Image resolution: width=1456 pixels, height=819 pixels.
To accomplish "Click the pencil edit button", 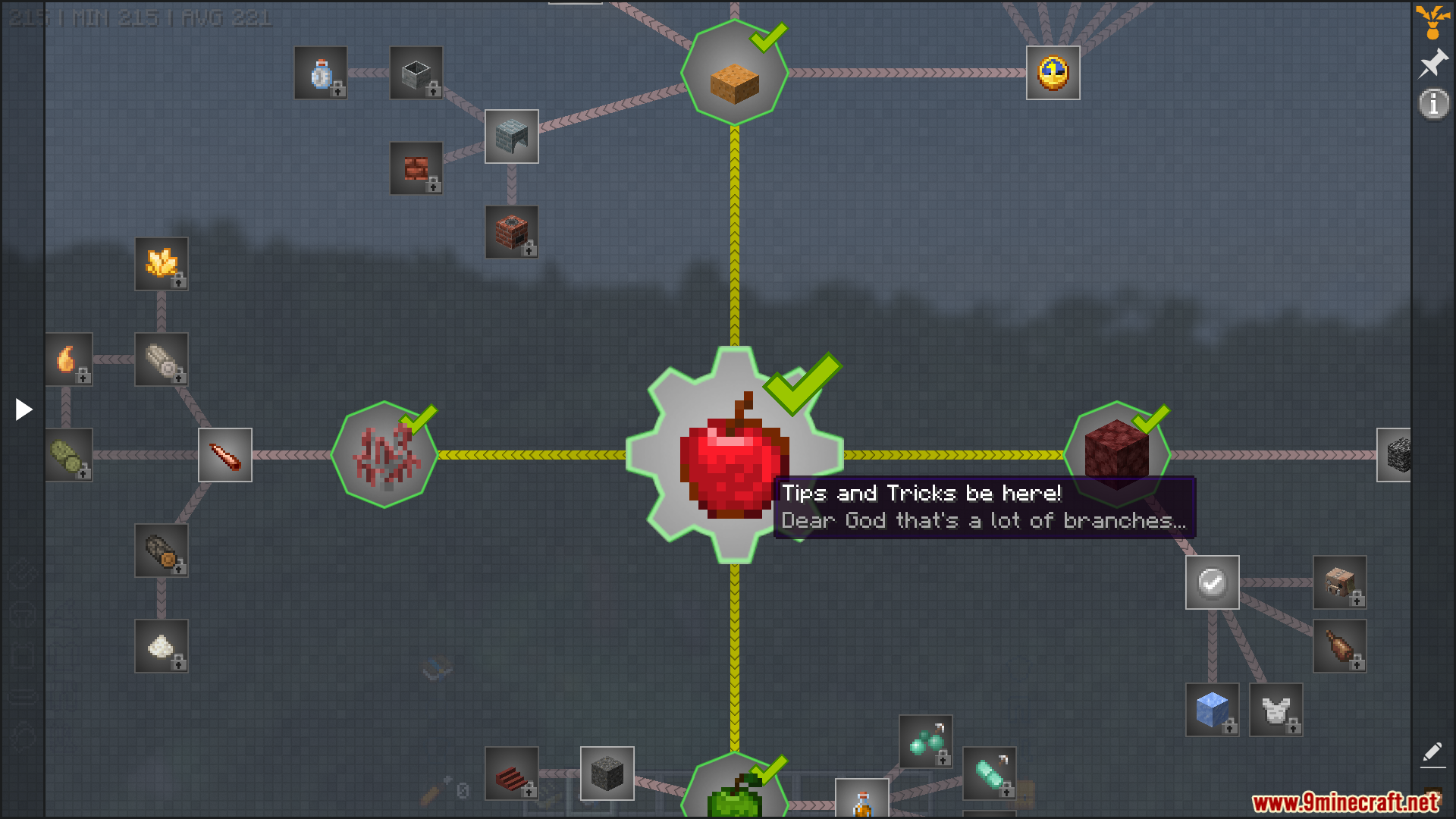I will 1432,752.
